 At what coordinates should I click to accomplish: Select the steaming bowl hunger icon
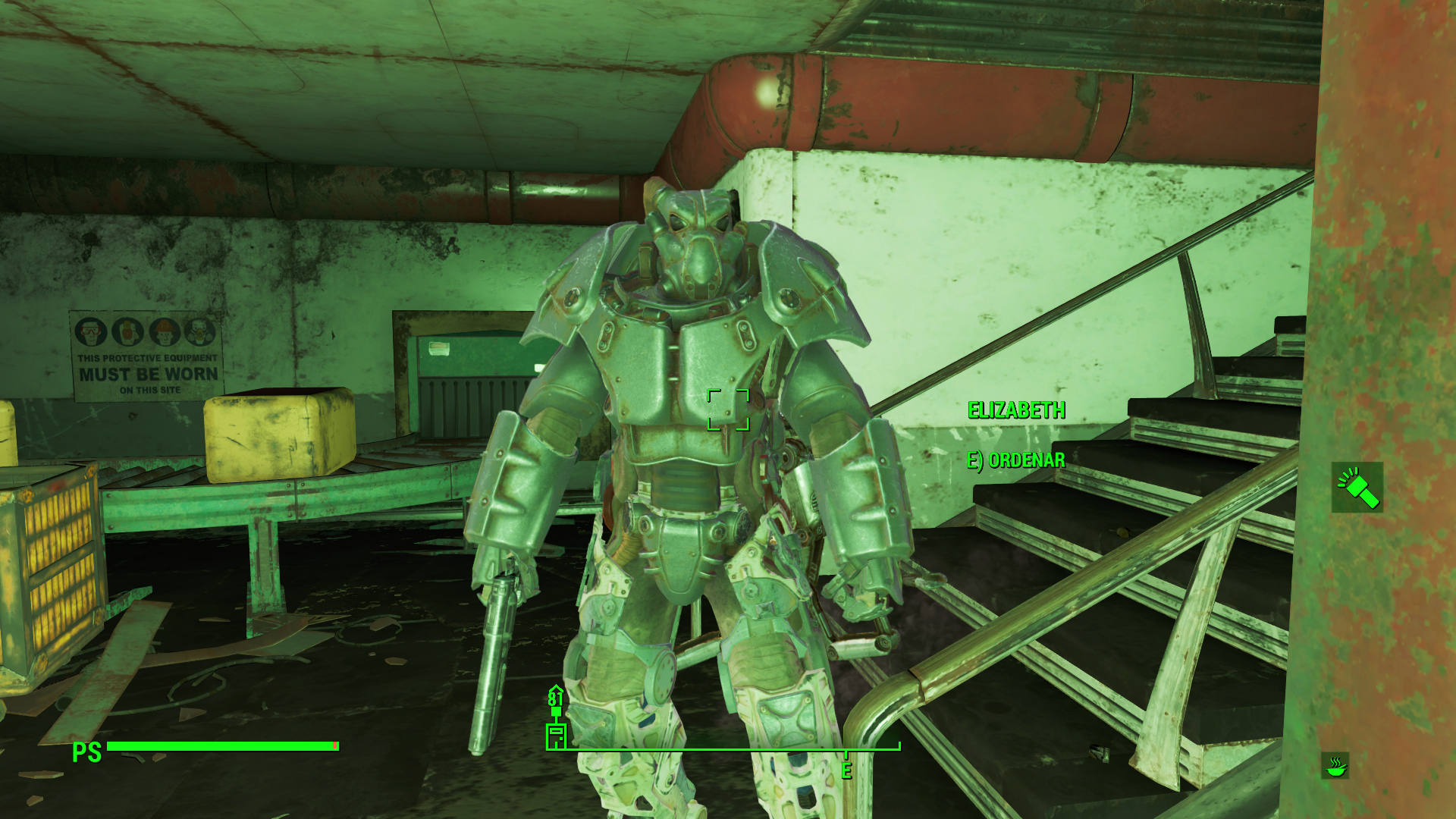1335,766
